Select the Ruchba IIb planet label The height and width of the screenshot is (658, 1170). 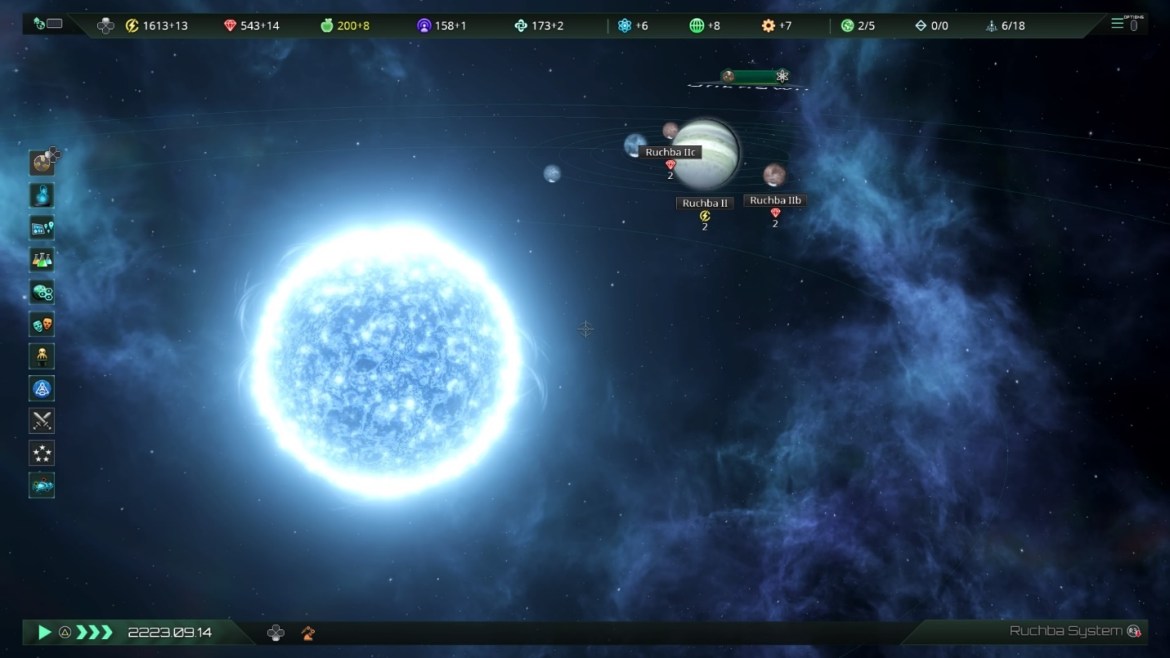click(x=775, y=201)
